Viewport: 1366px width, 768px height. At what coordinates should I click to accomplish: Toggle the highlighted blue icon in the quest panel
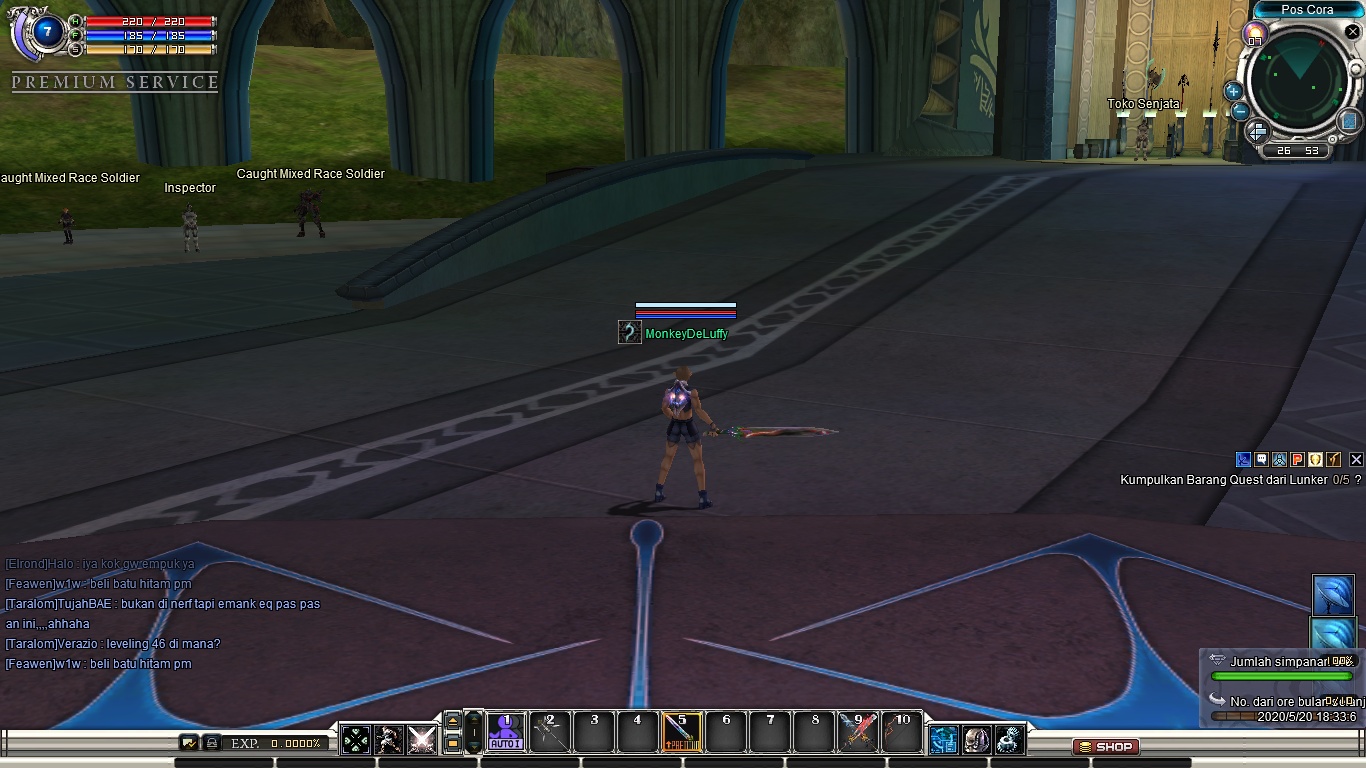[1243, 459]
